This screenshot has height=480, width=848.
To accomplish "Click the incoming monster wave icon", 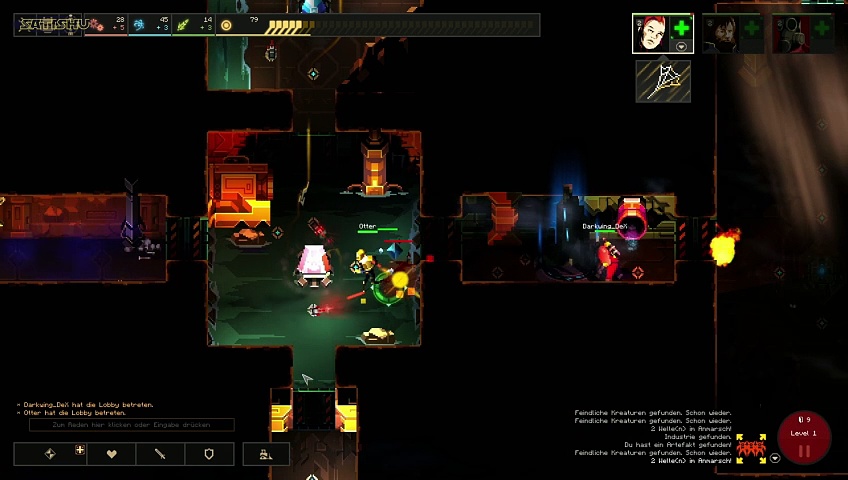I will 751,447.
